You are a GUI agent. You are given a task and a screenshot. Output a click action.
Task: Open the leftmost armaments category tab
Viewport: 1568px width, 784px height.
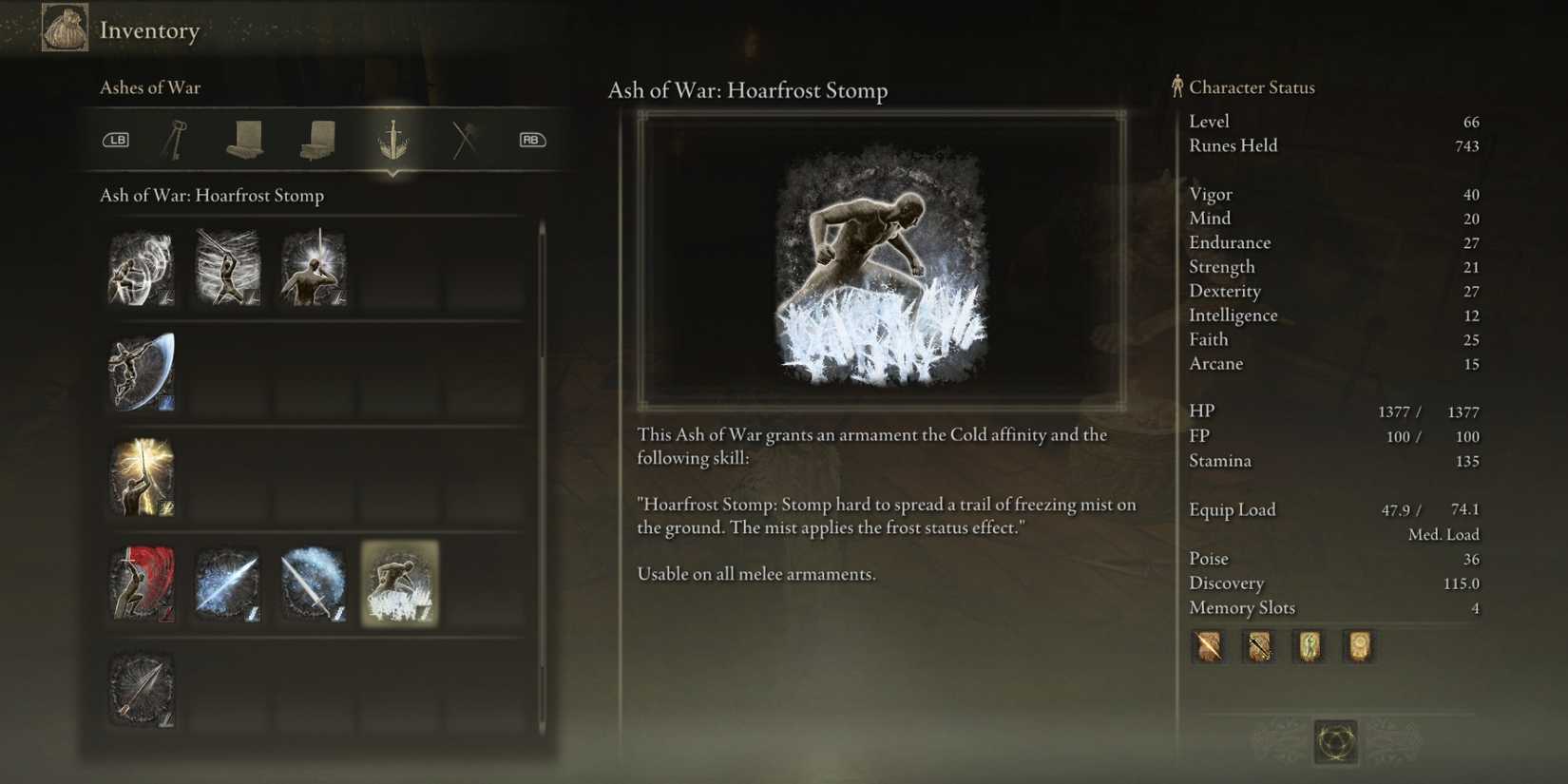tap(178, 140)
